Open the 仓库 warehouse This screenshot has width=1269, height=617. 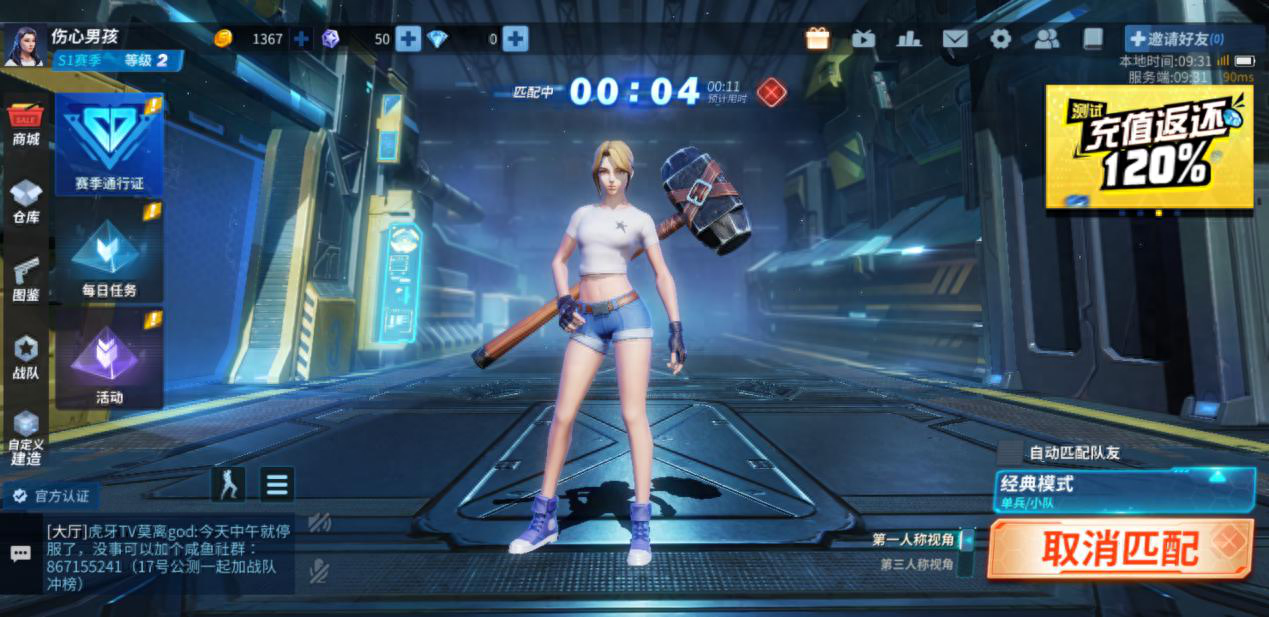26,201
